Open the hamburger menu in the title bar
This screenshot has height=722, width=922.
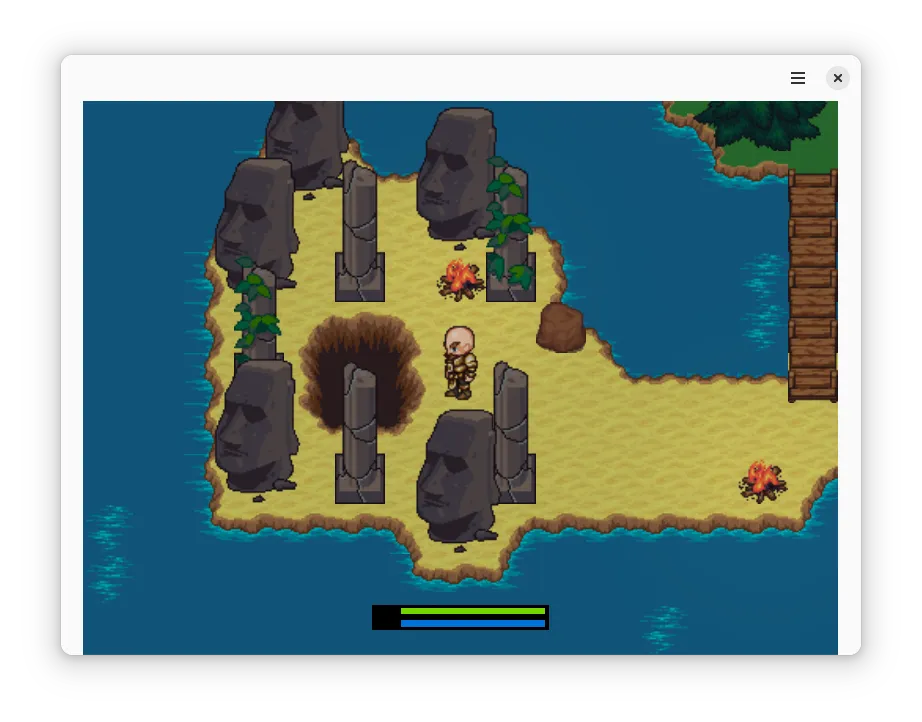click(x=798, y=78)
